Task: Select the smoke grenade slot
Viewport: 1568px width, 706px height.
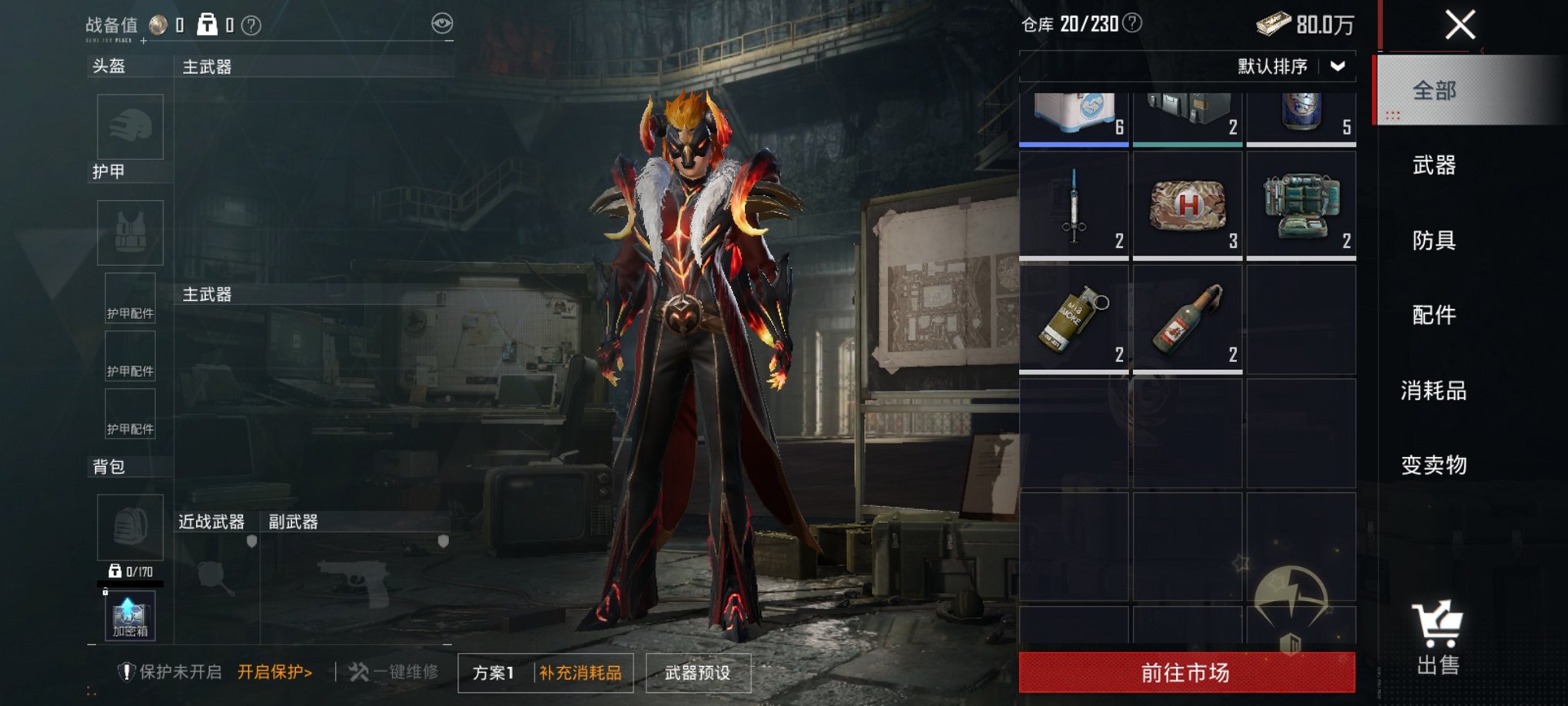Action: click(x=1074, y=319)
